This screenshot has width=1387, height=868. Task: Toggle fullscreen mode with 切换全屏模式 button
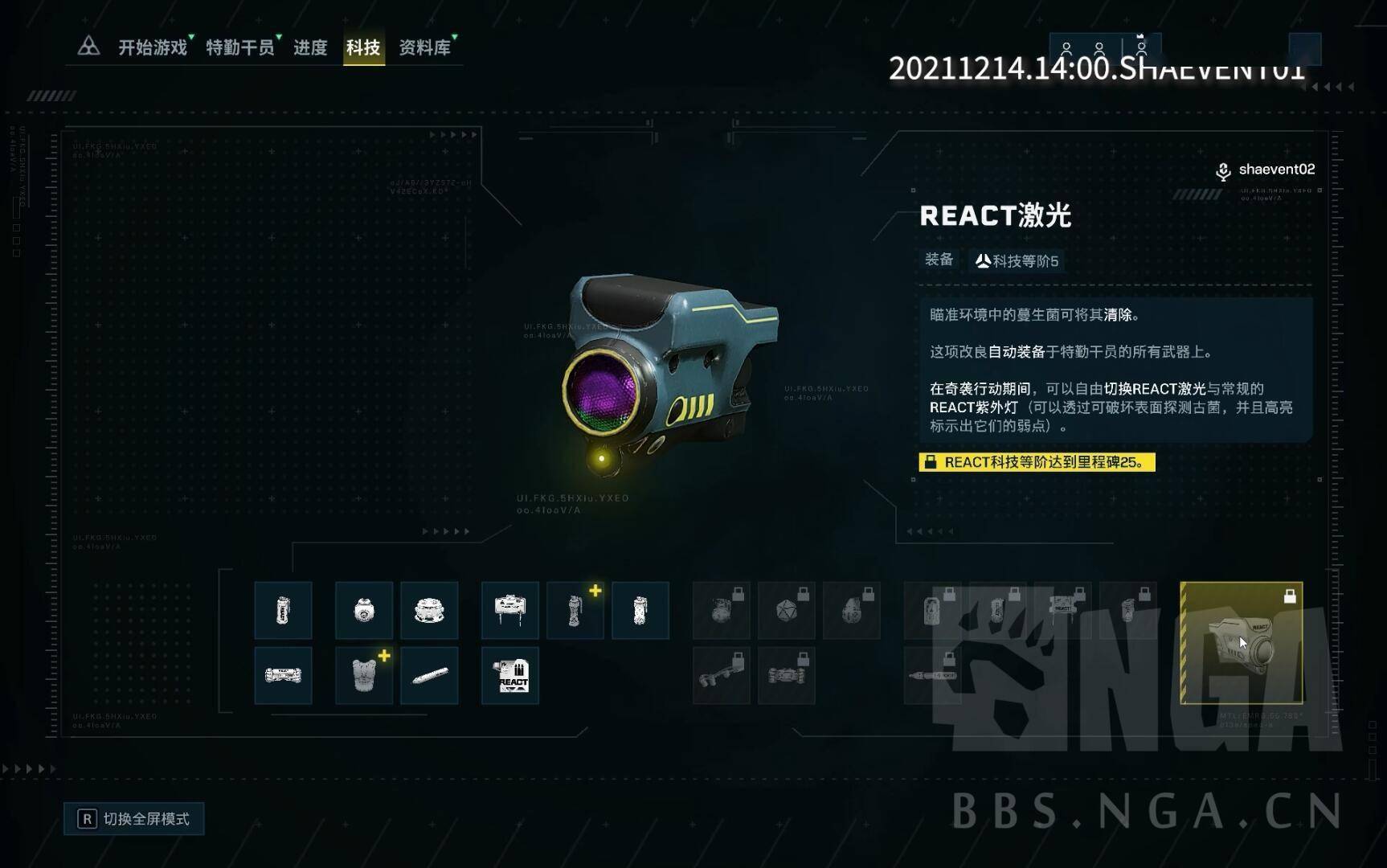[134, 819]
